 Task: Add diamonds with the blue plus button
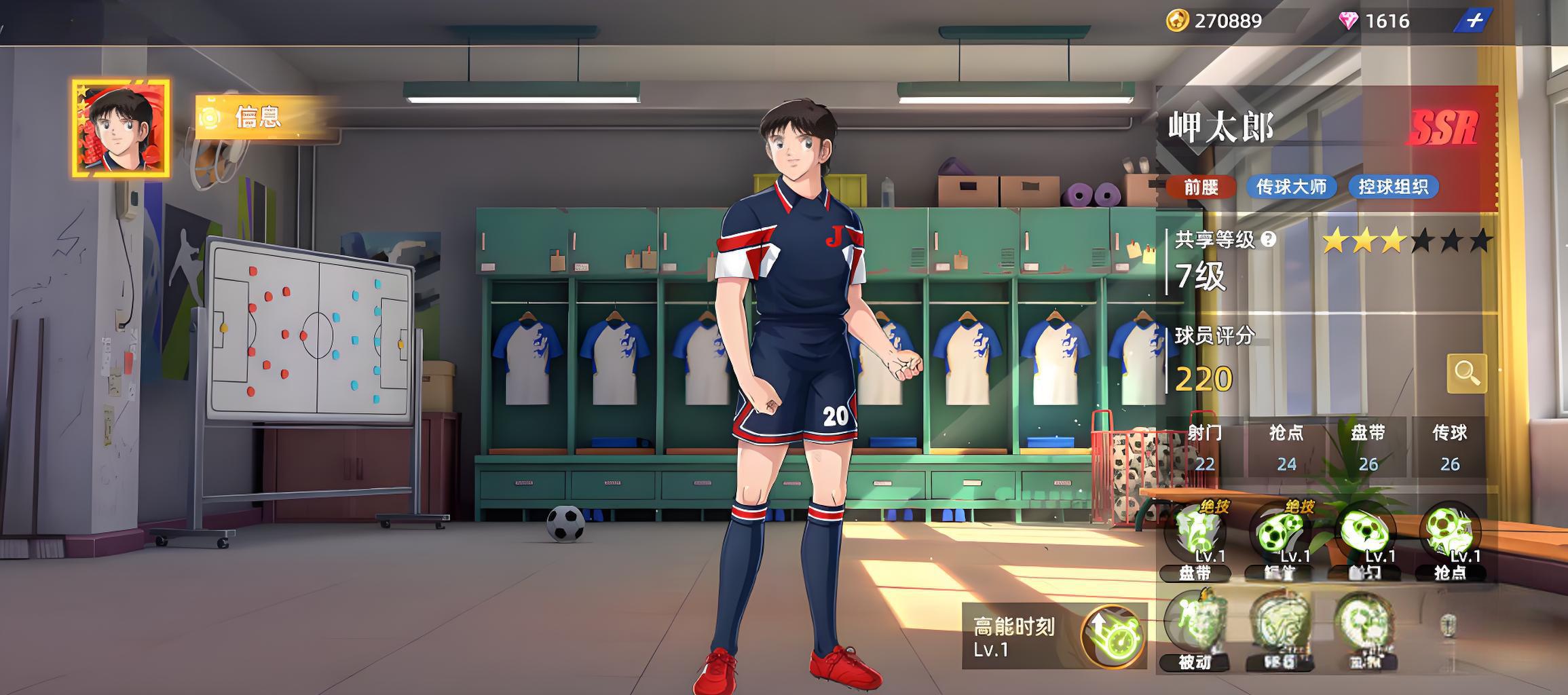pos(1474,21)
